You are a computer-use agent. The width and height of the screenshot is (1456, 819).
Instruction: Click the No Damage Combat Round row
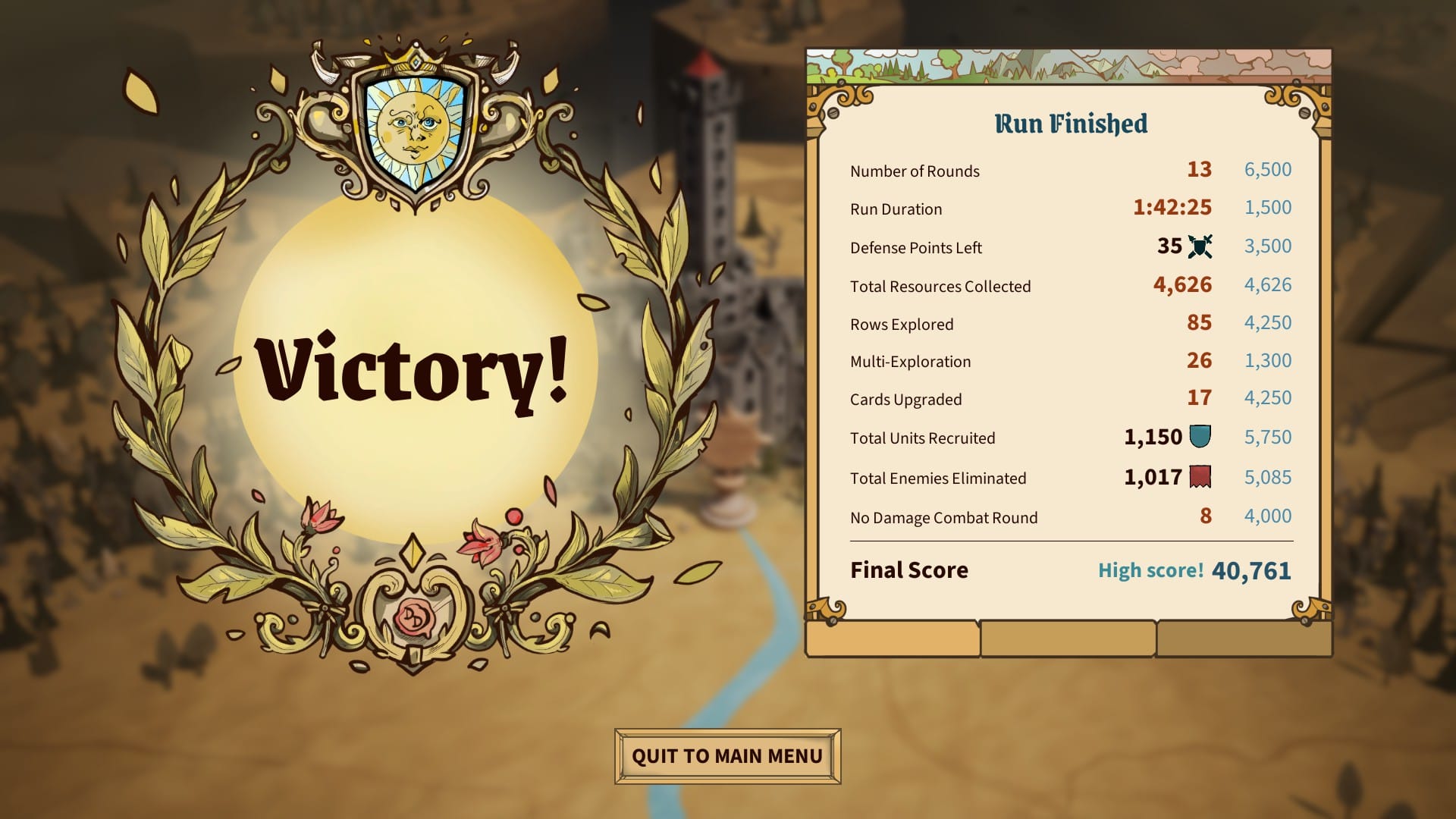click(944, 517)
